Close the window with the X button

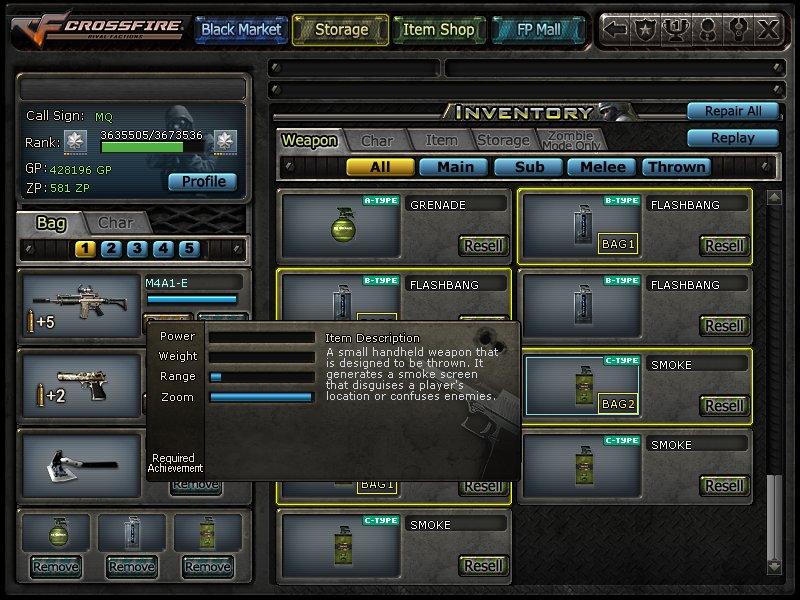click(767, 30)
